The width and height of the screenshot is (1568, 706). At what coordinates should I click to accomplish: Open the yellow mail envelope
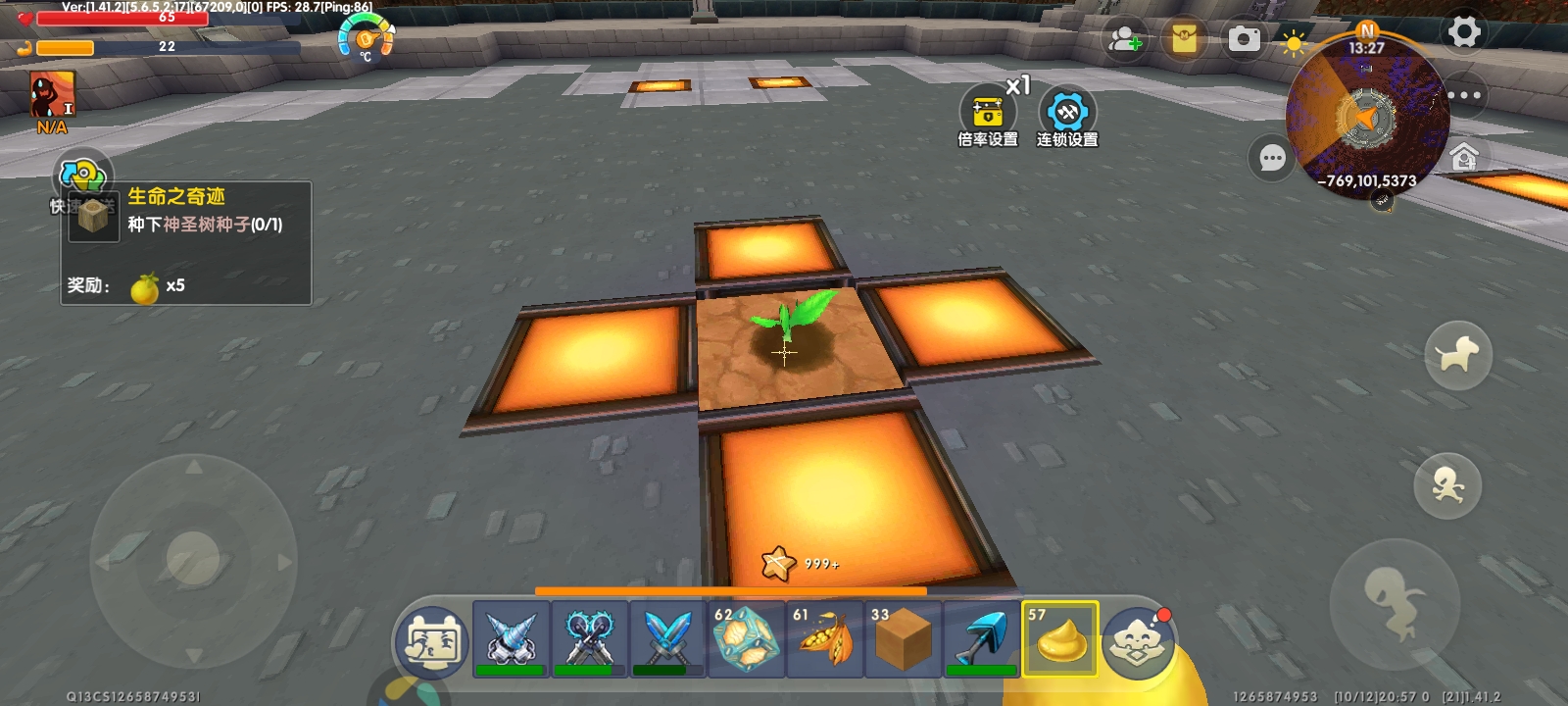[x=1184, y=39]
